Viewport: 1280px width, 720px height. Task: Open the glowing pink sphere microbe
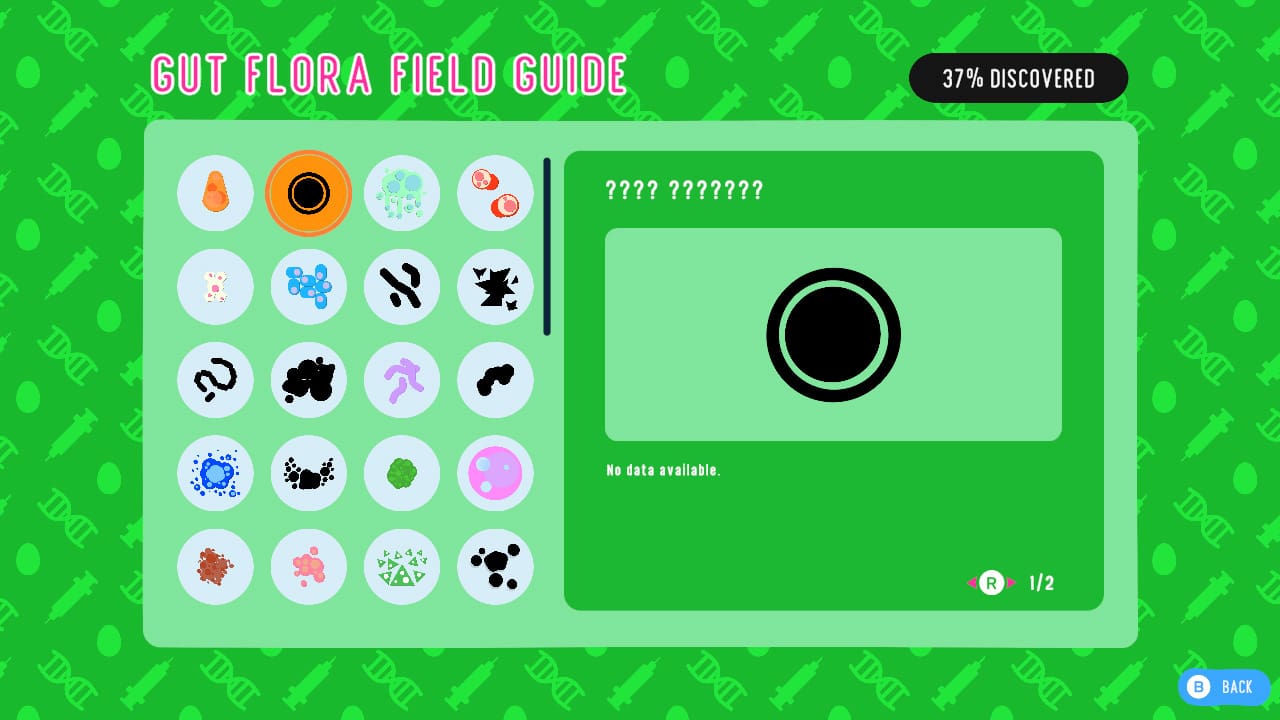coord(495,473)
